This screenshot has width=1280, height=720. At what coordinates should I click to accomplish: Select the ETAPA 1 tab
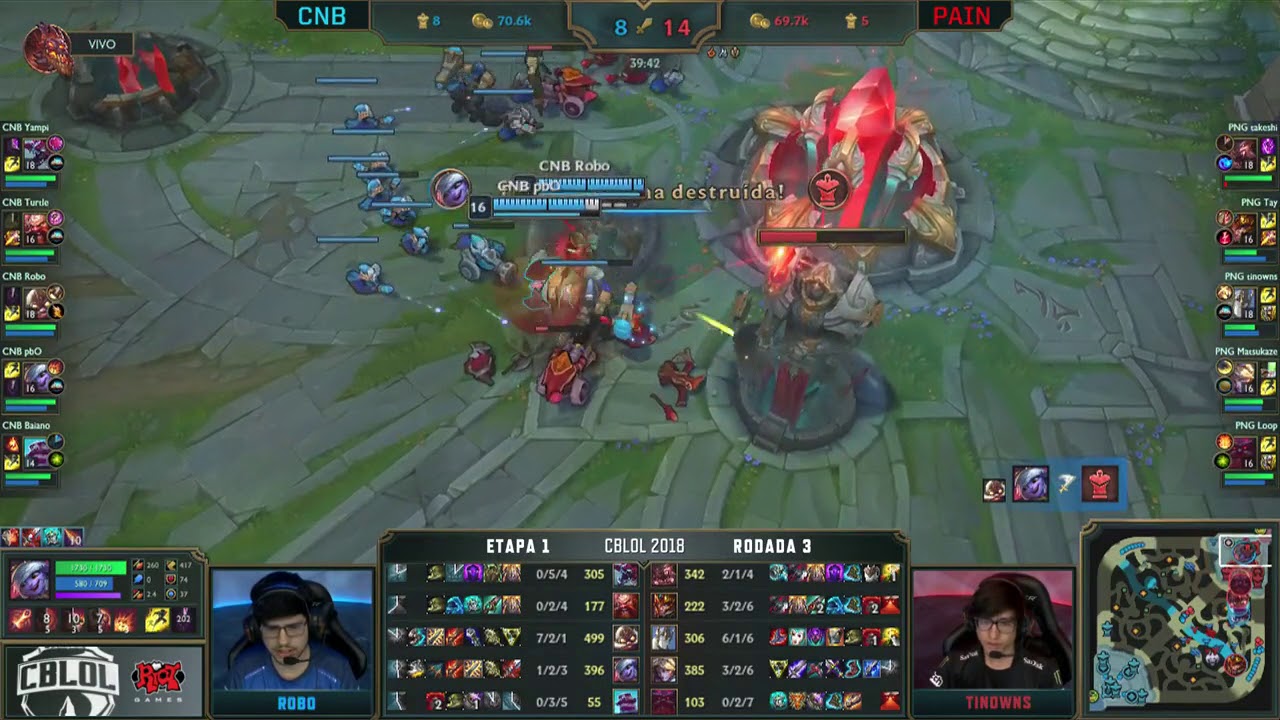coord(517,547)
